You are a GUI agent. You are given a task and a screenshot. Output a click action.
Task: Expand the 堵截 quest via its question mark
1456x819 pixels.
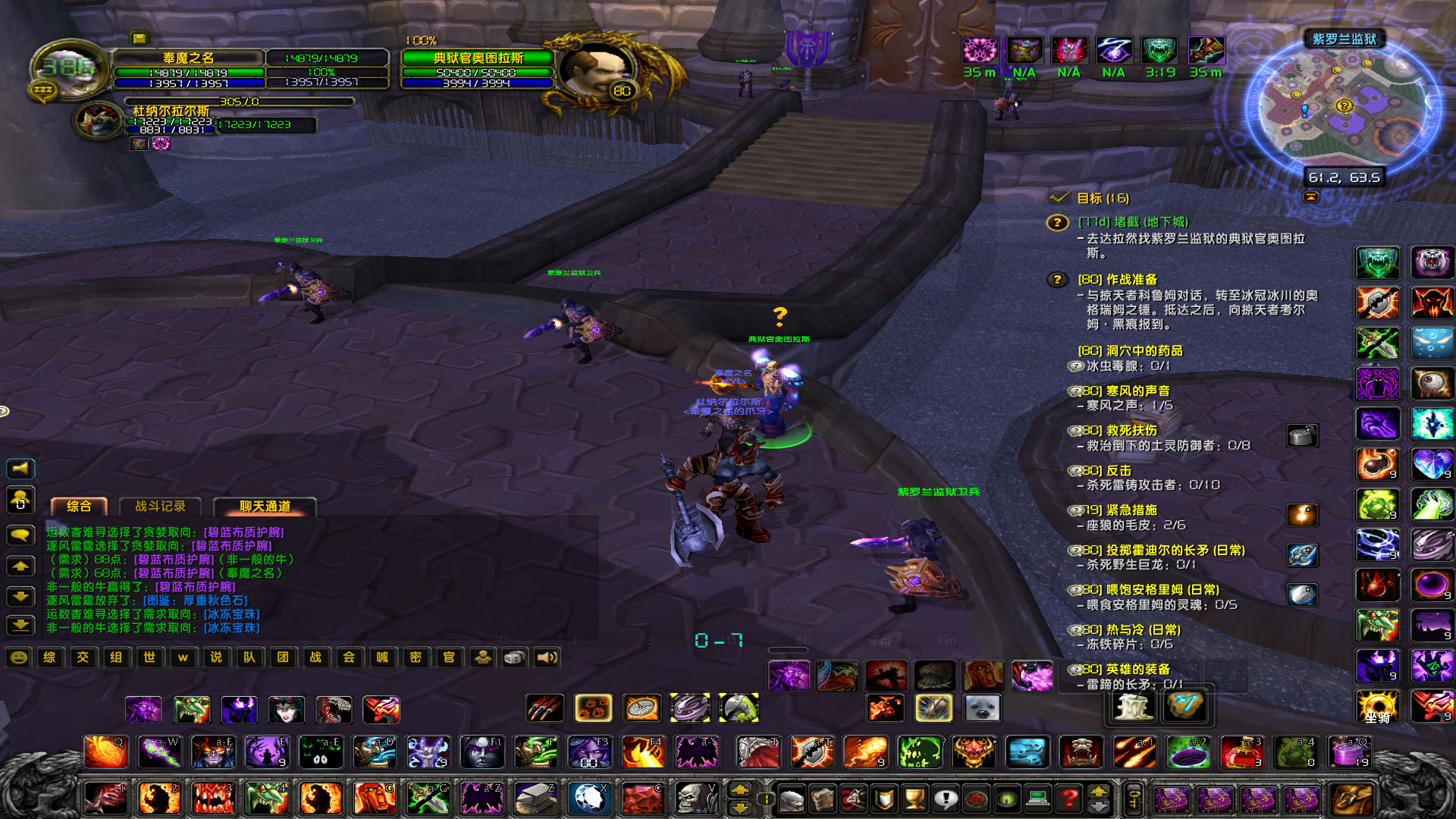pos(1056,224)
